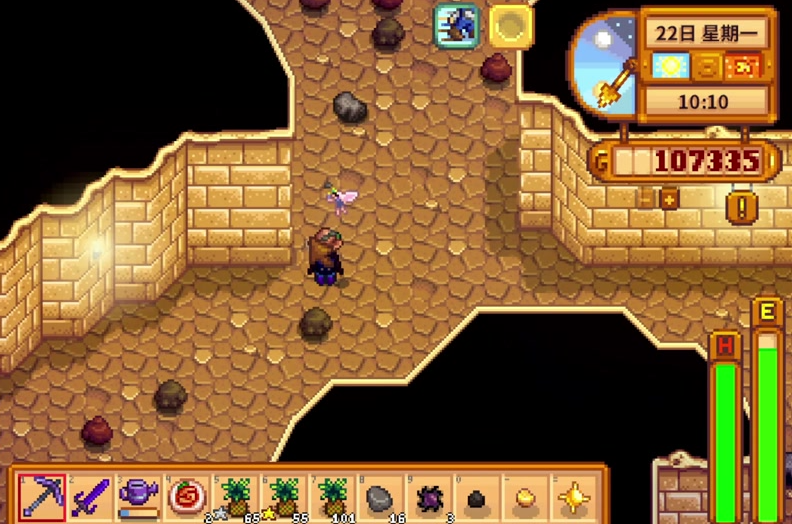Viewport: 792px width, 524px height.
Task: Choose the pineapple stack of 101
Action: tap(332, 495)
